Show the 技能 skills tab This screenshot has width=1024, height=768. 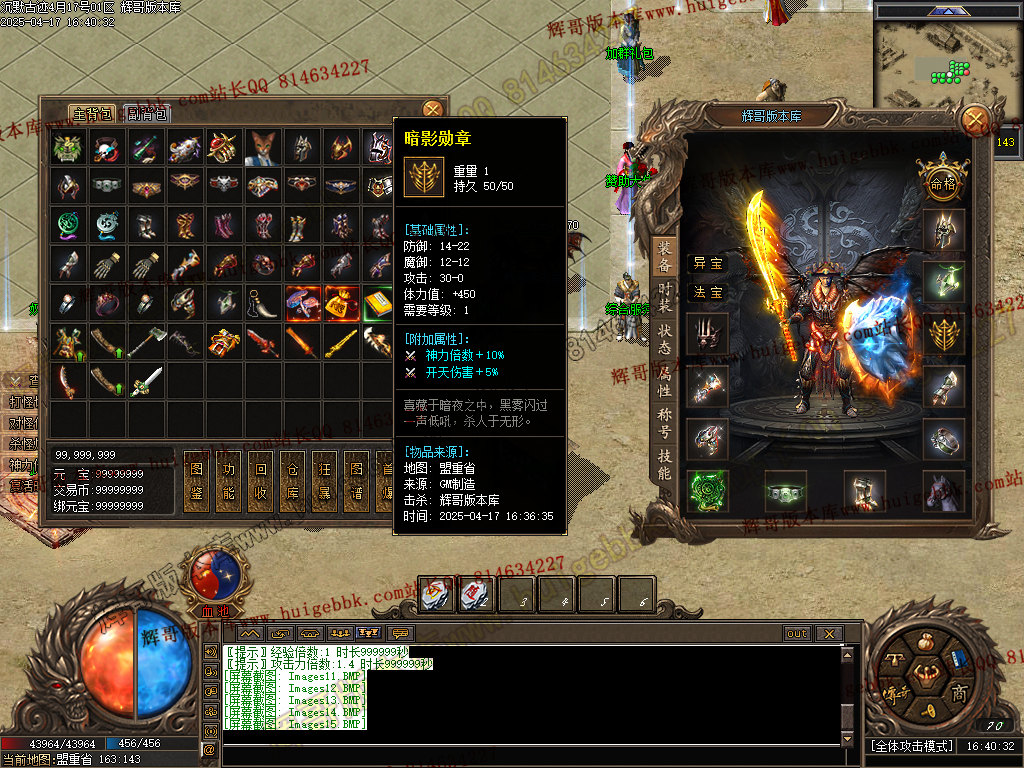coord(664,462)
